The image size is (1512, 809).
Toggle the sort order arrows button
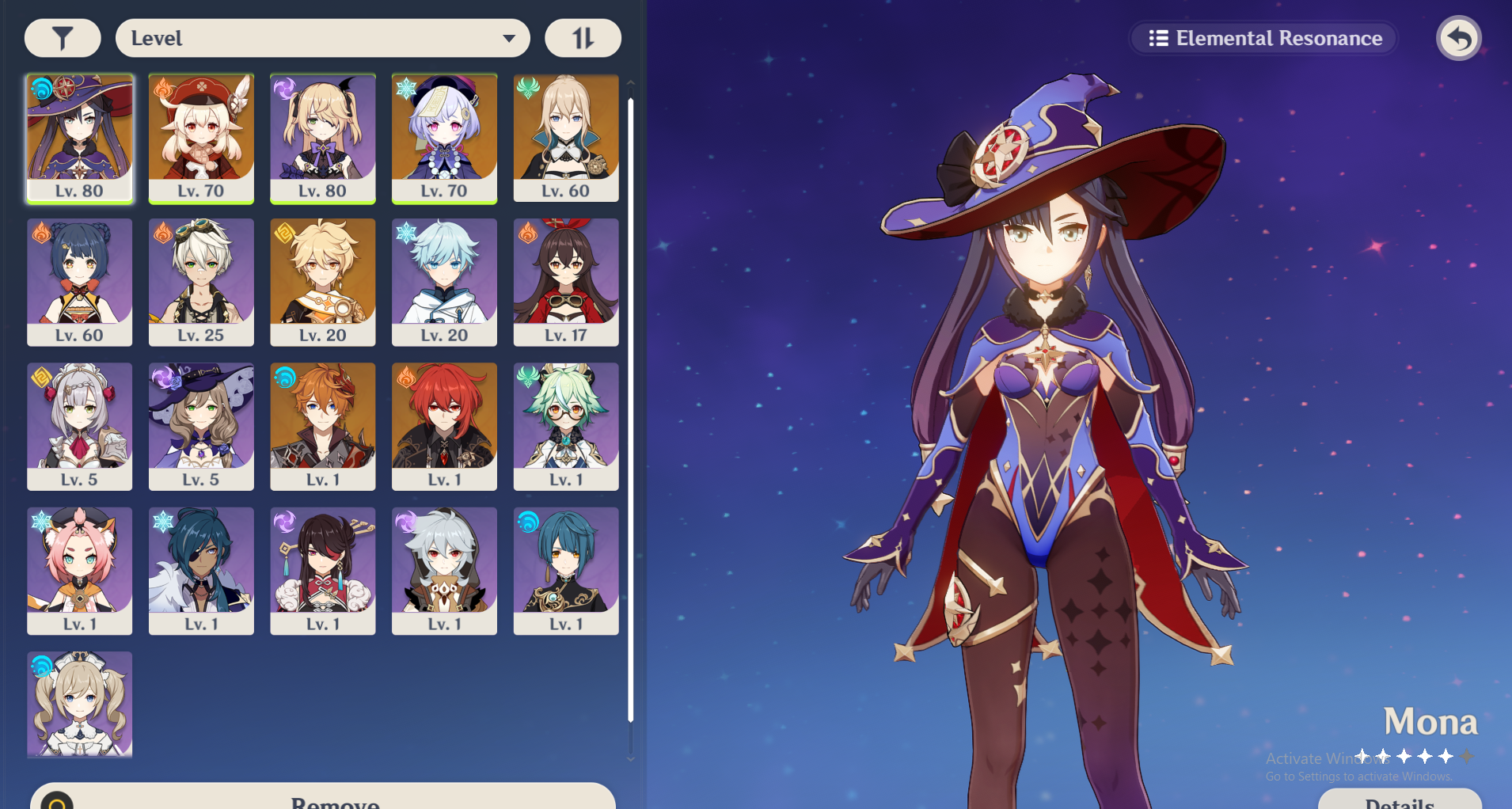(x=583, y=38)
